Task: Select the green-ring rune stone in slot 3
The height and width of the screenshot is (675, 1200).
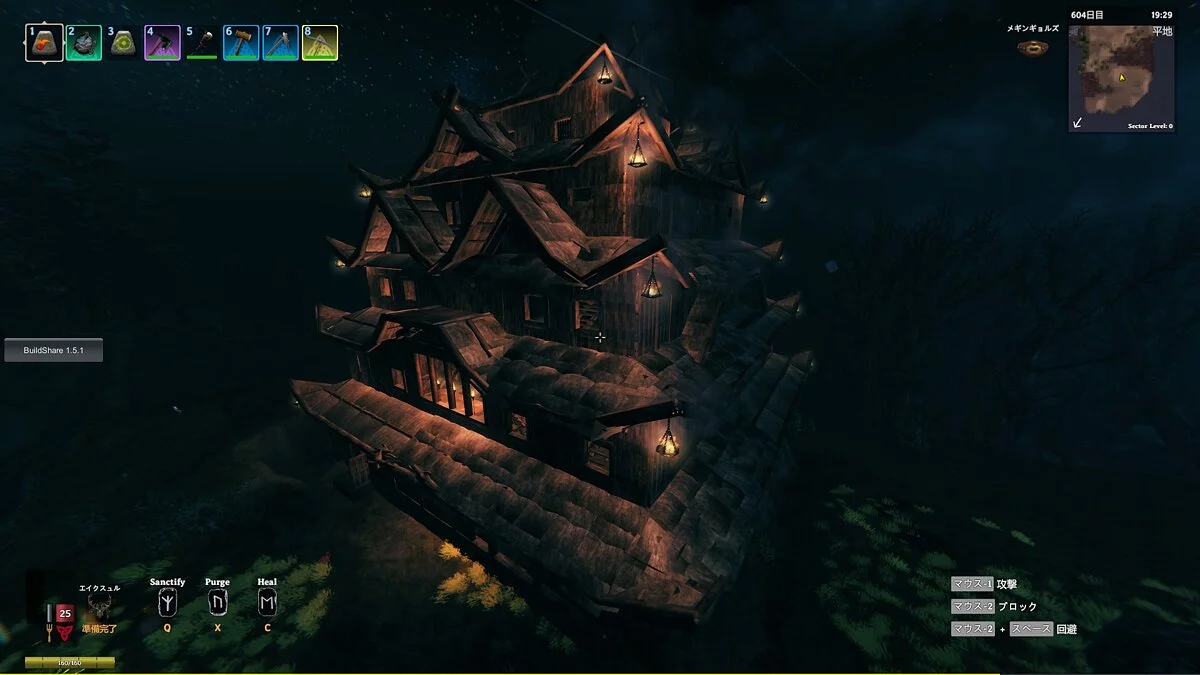Action: 123,43
